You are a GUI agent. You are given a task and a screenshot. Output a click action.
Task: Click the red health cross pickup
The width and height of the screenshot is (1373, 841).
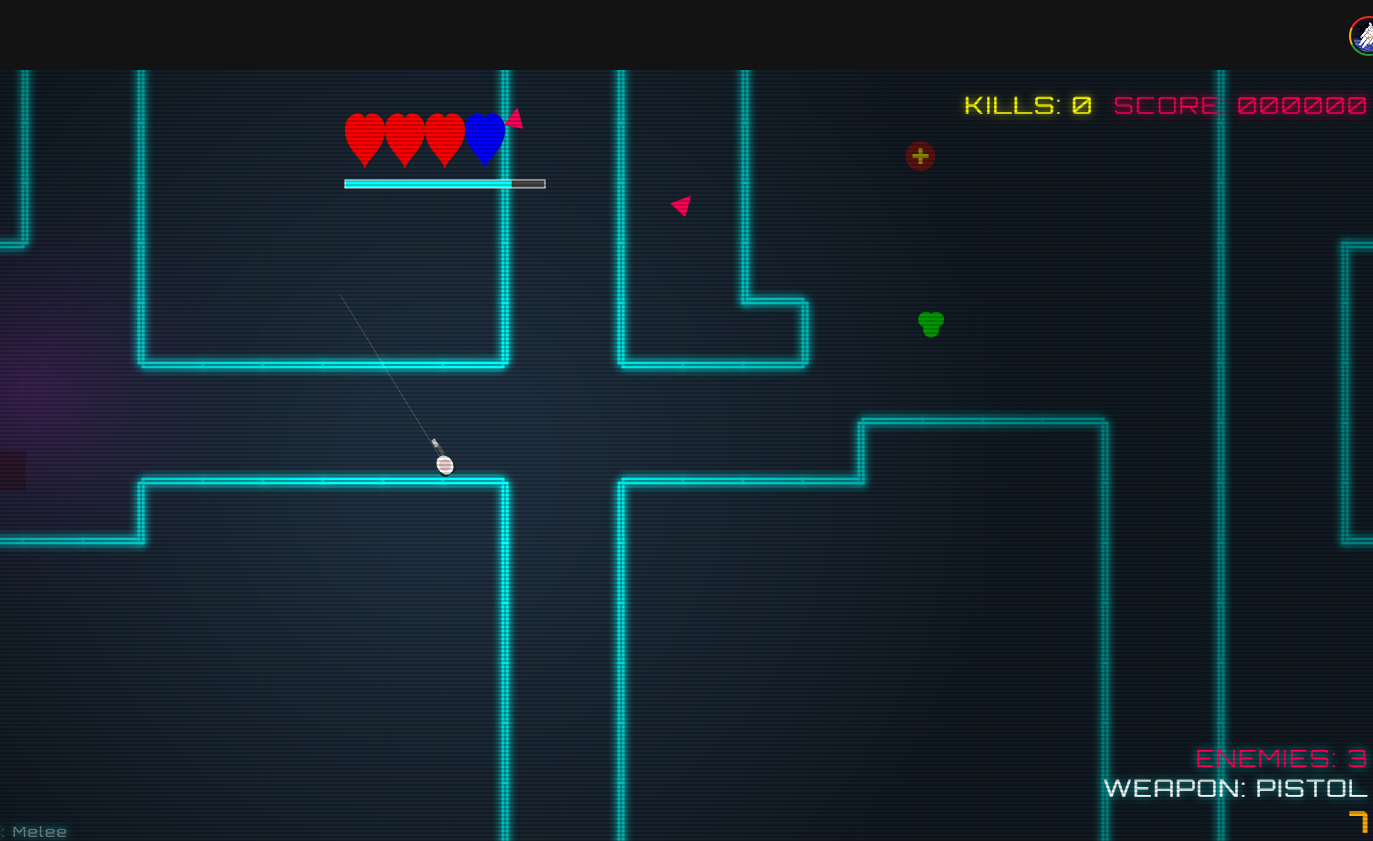click(920, 156)
